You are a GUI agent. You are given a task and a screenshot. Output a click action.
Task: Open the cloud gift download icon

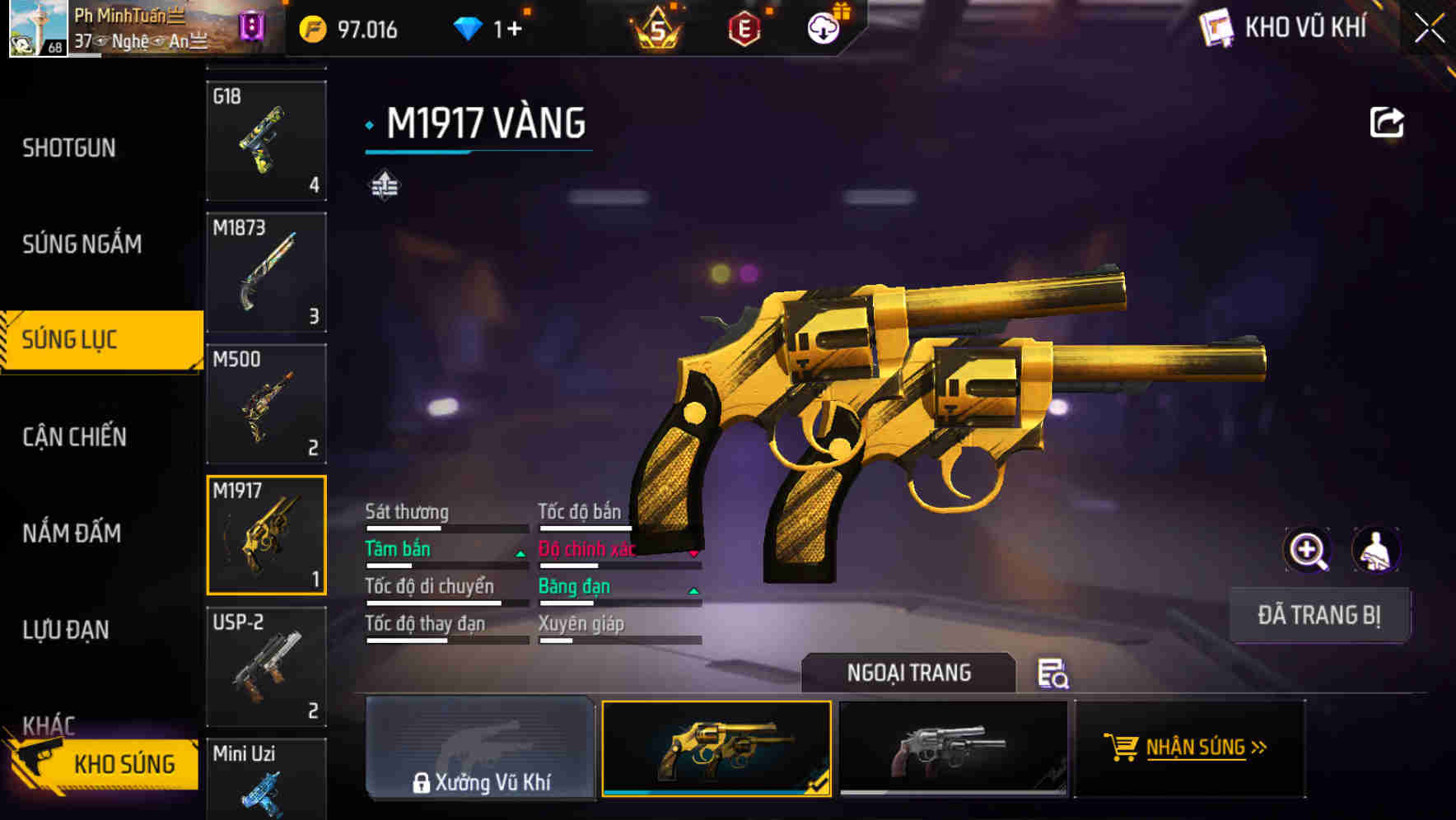click(x=823, y=27)
